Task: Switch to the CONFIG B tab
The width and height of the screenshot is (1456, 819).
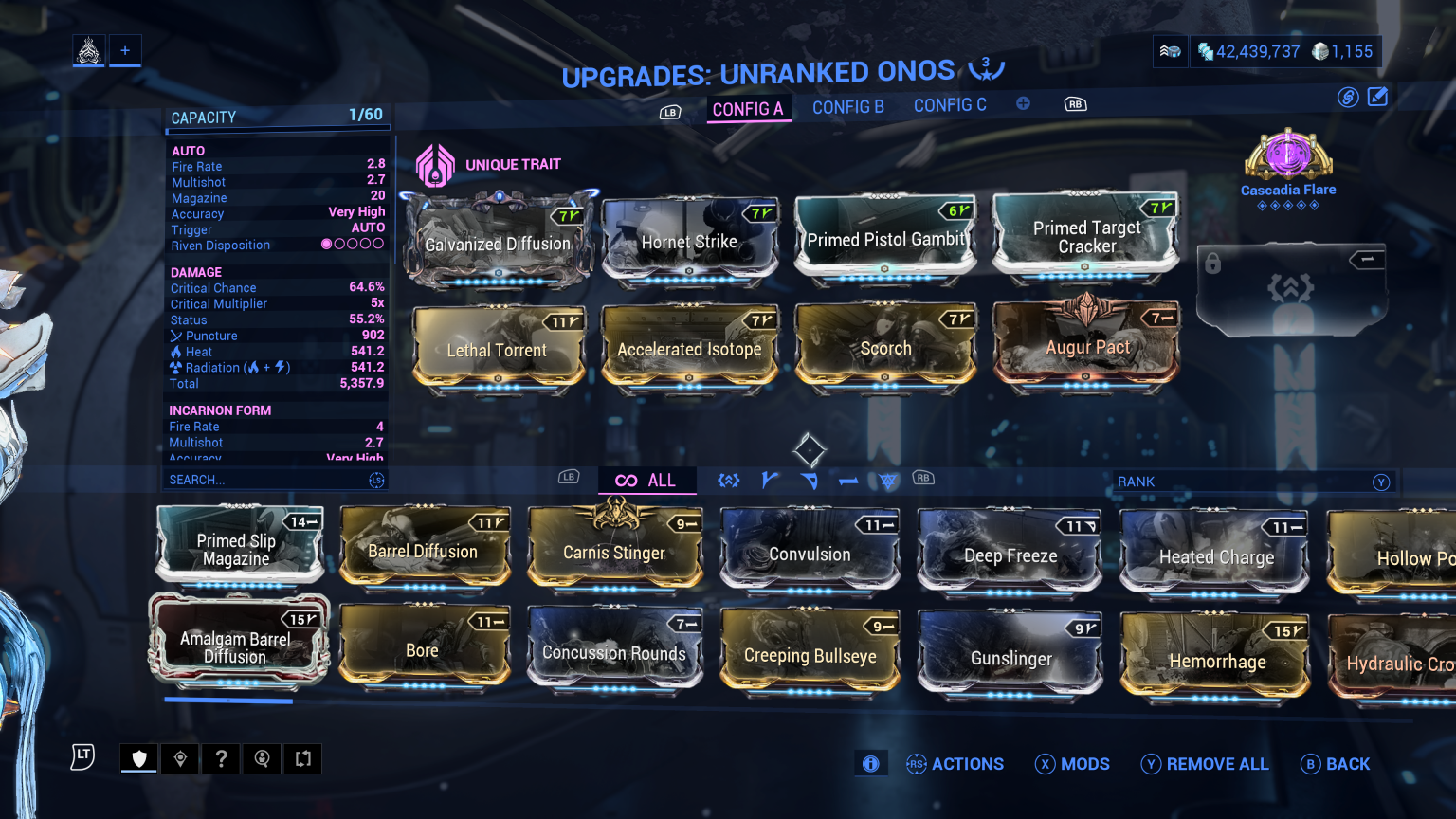Action: coord(847,107)
